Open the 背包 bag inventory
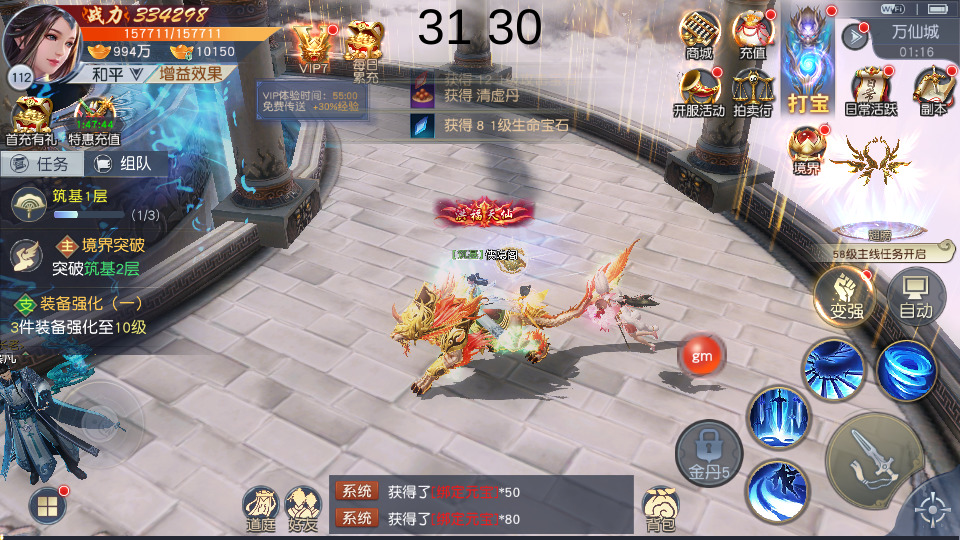 [660, 508]
